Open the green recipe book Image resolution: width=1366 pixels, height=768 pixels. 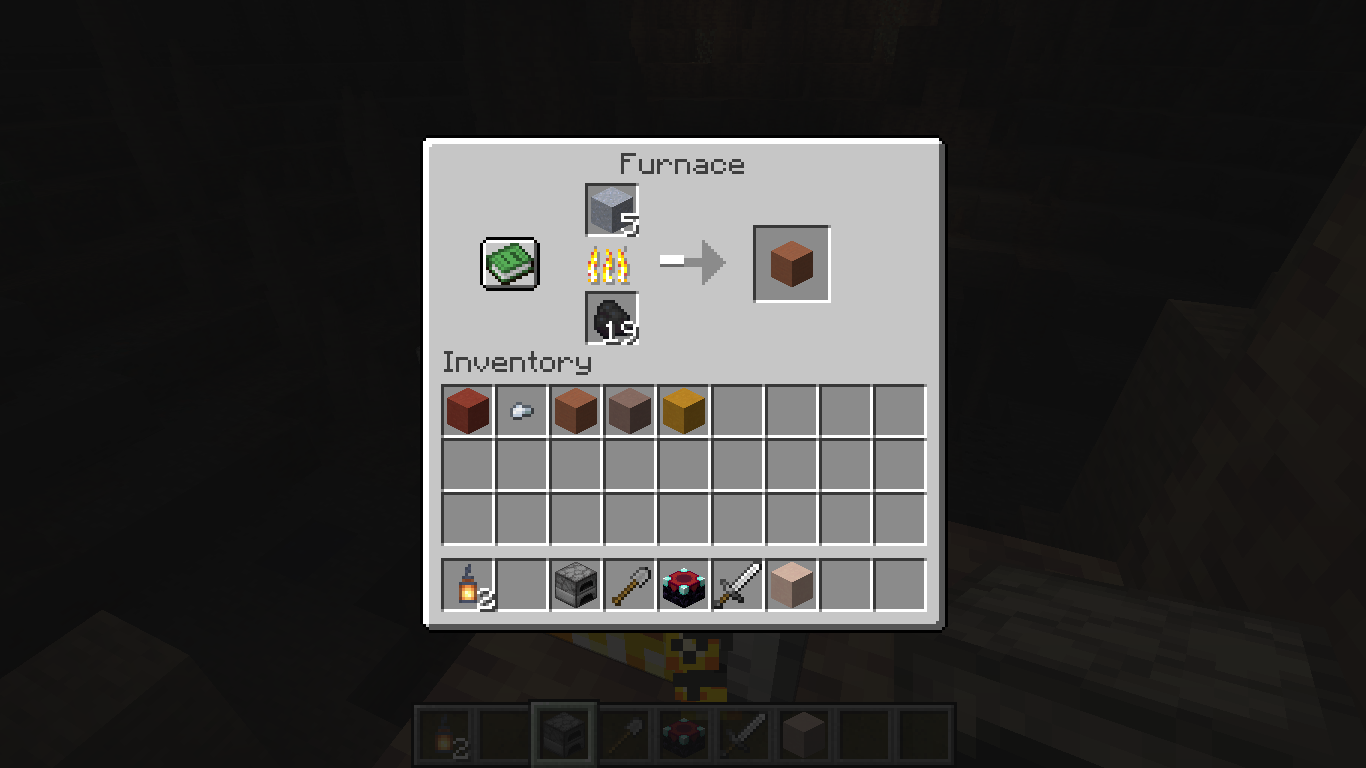click(510, 264)
